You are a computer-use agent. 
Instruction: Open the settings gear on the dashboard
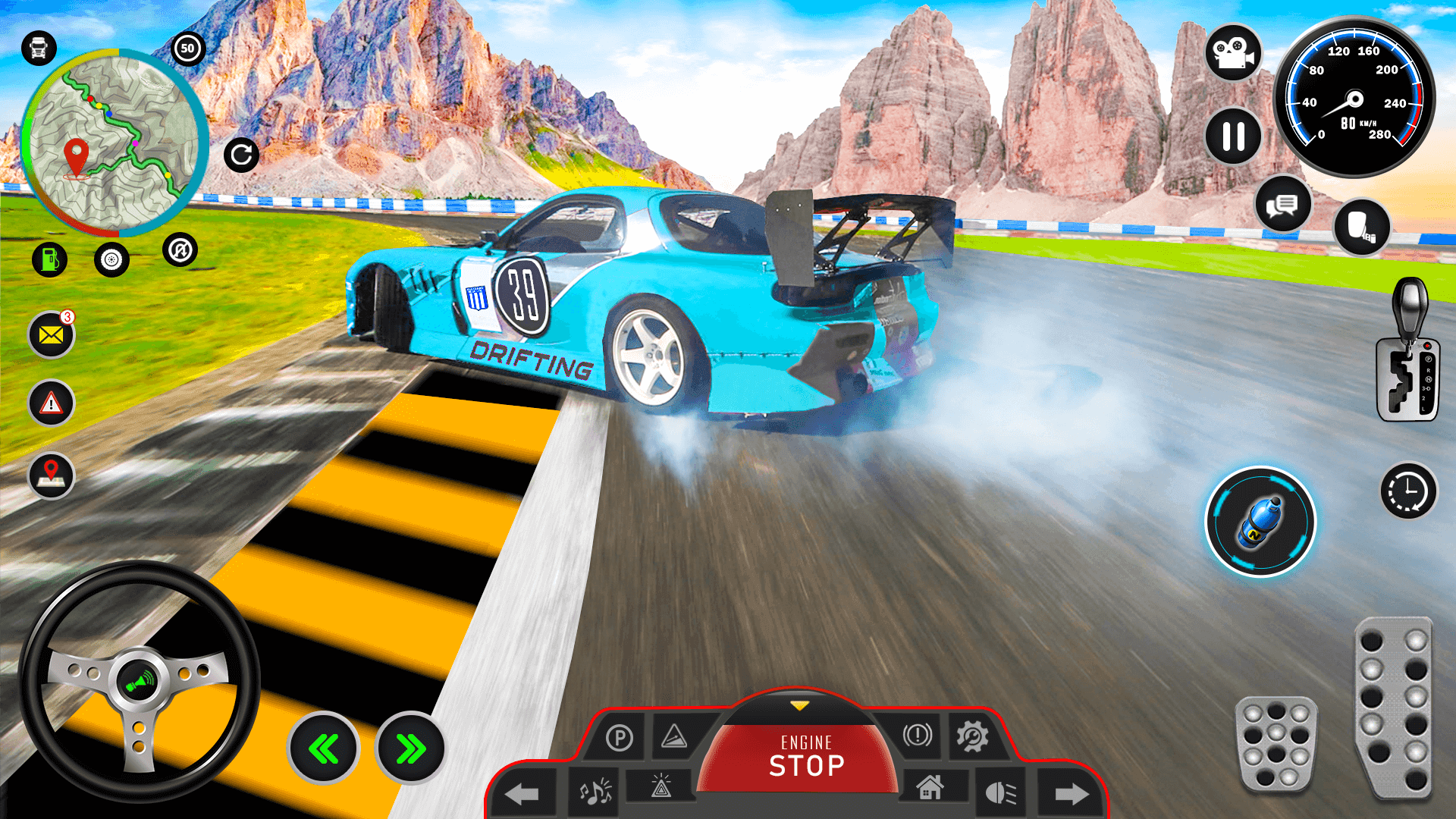pyautogui.click(x=974, y=736)
